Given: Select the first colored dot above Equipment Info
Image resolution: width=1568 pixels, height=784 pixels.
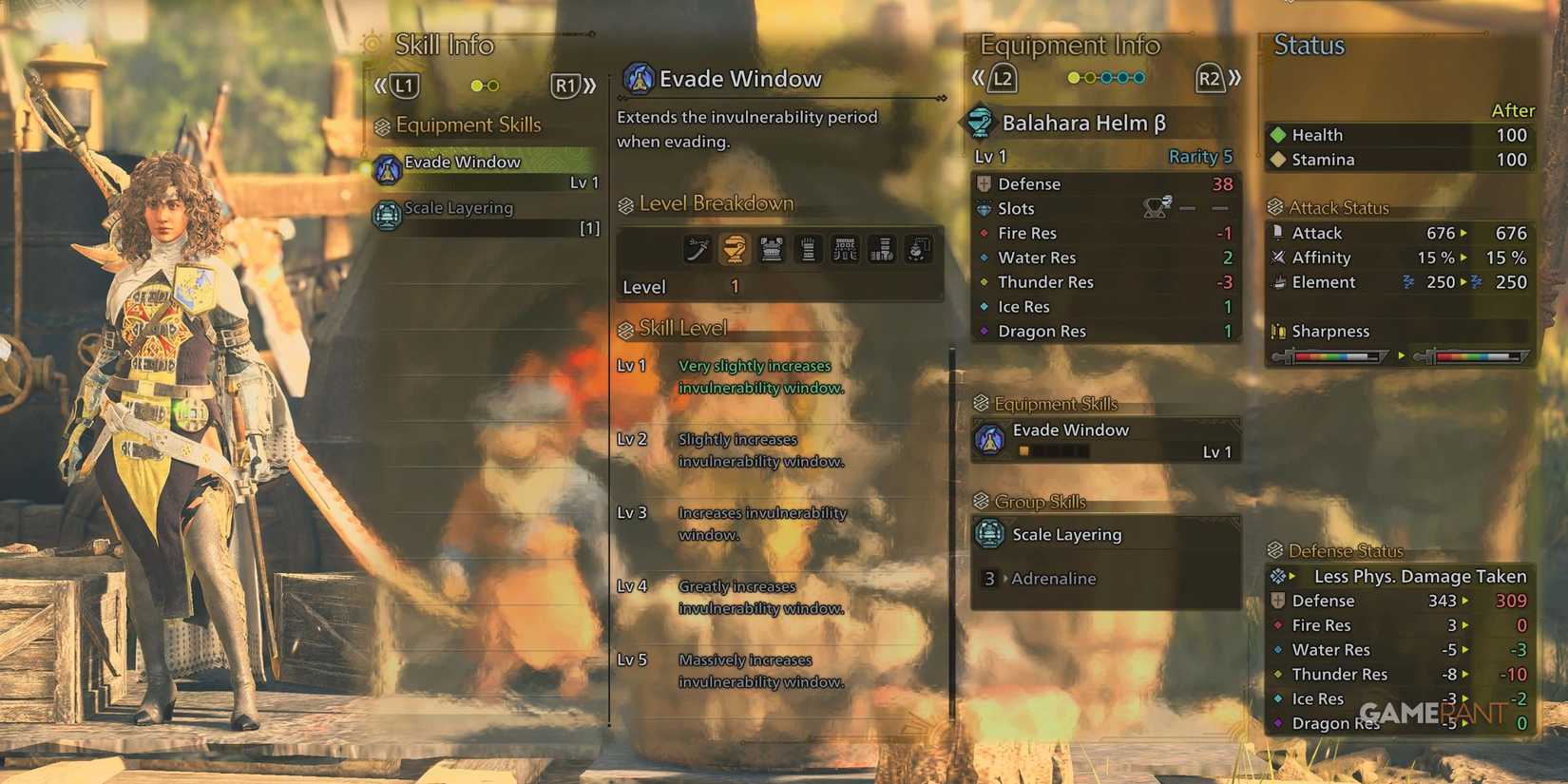Looking at the screenshot, I should [1072, 77].
